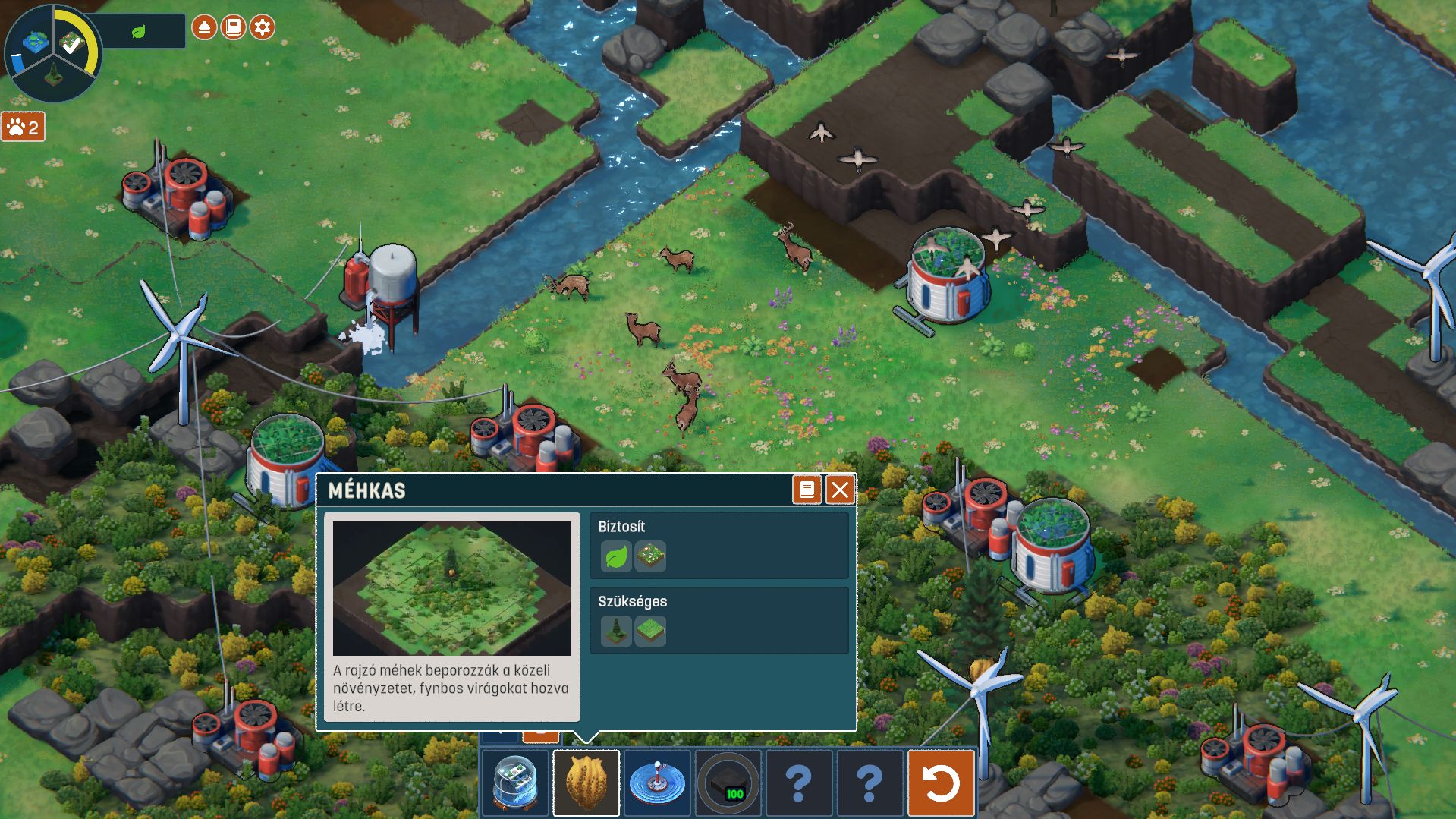Select the beehive building in the toolbar
This screenshot has width=1456, height=819.
coord(586,783)
